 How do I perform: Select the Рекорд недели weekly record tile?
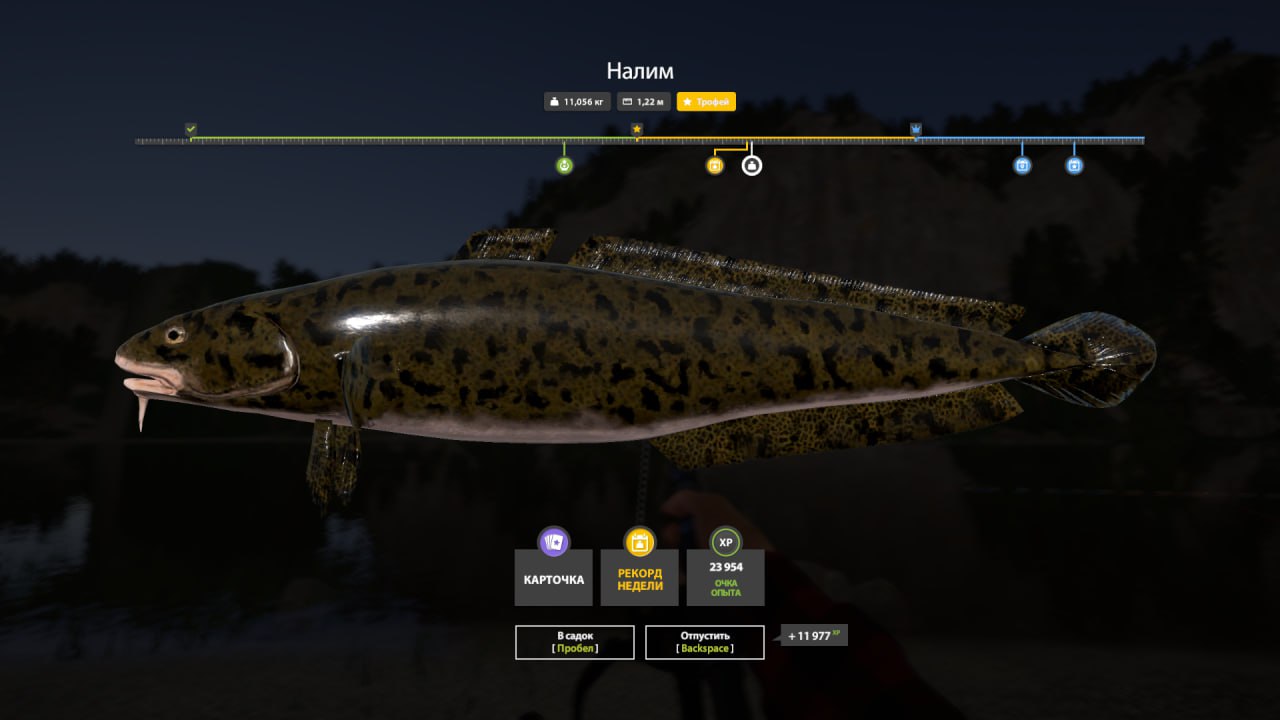[x=640, y=577]
